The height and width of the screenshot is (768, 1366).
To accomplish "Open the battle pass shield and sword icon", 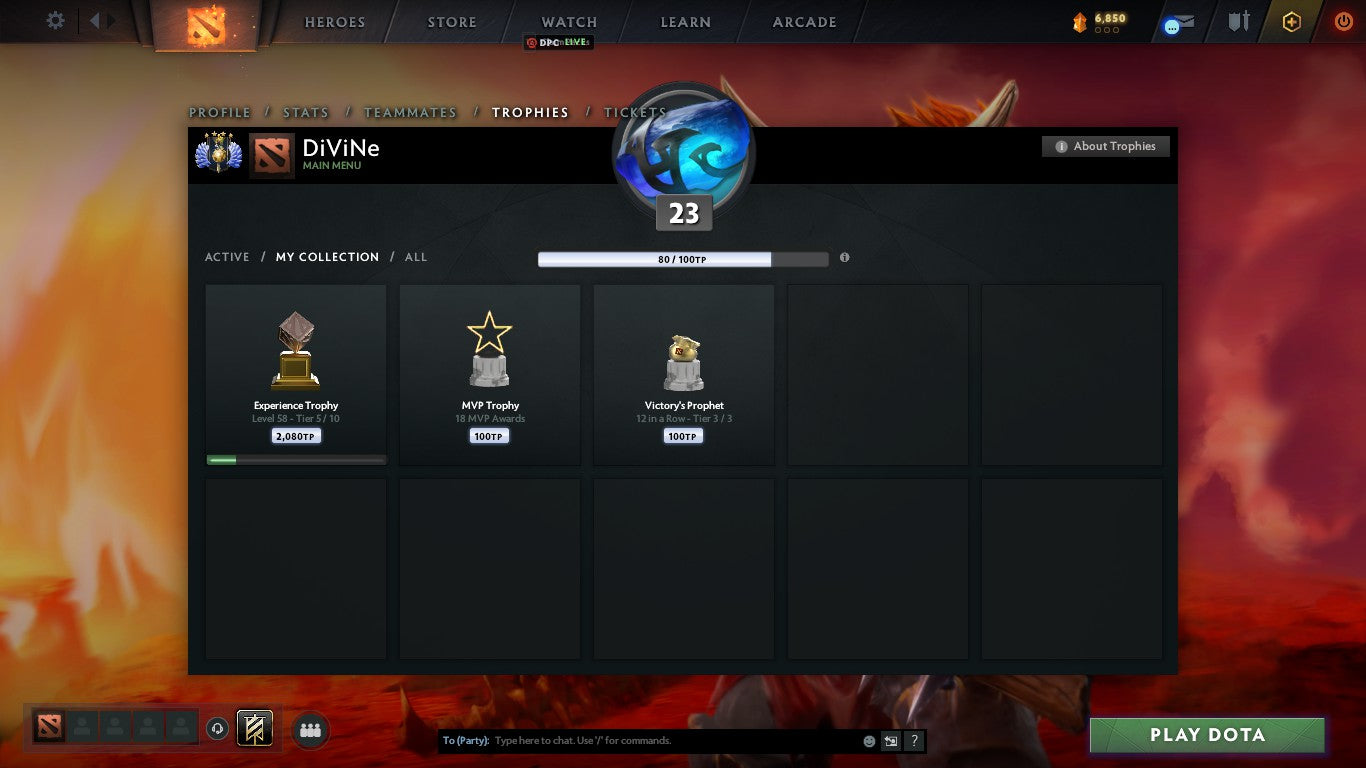I will tap(1237, 21).
